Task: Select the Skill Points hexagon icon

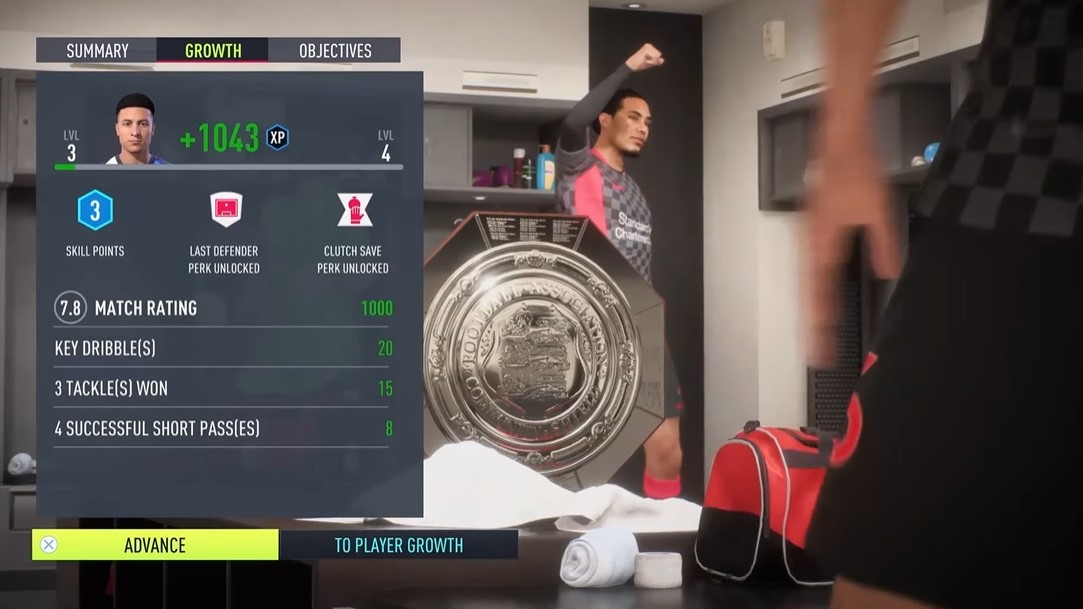Action: point(95,210)
